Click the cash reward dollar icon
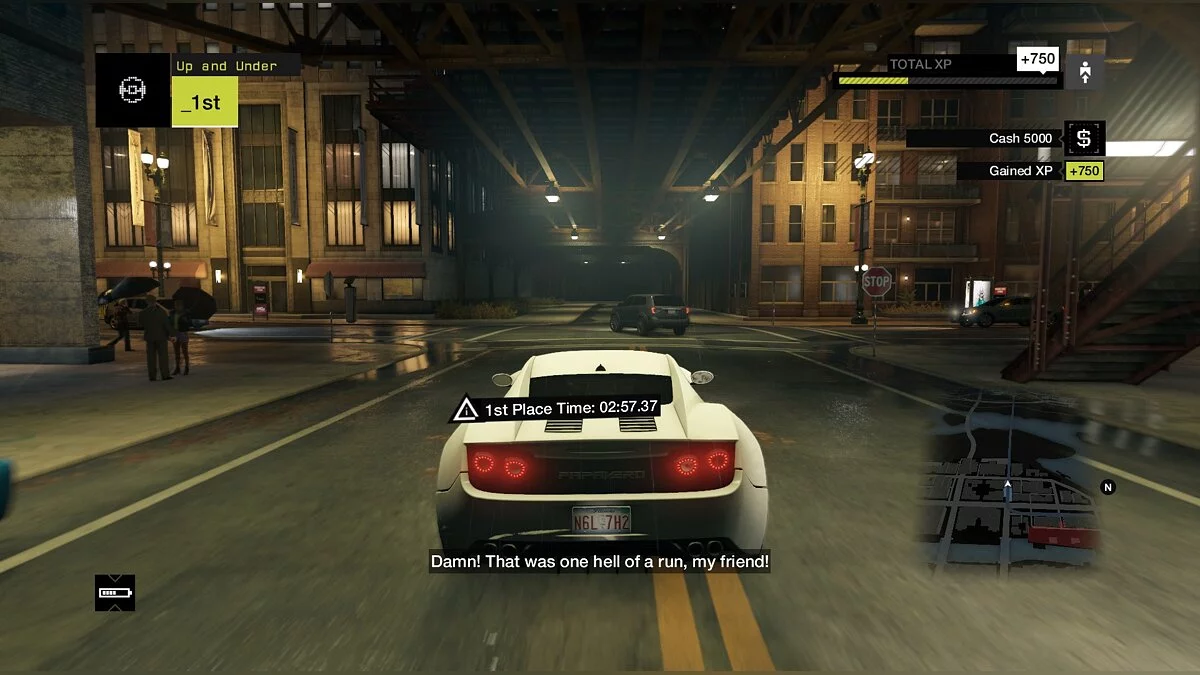 [x=1084, y=138]
